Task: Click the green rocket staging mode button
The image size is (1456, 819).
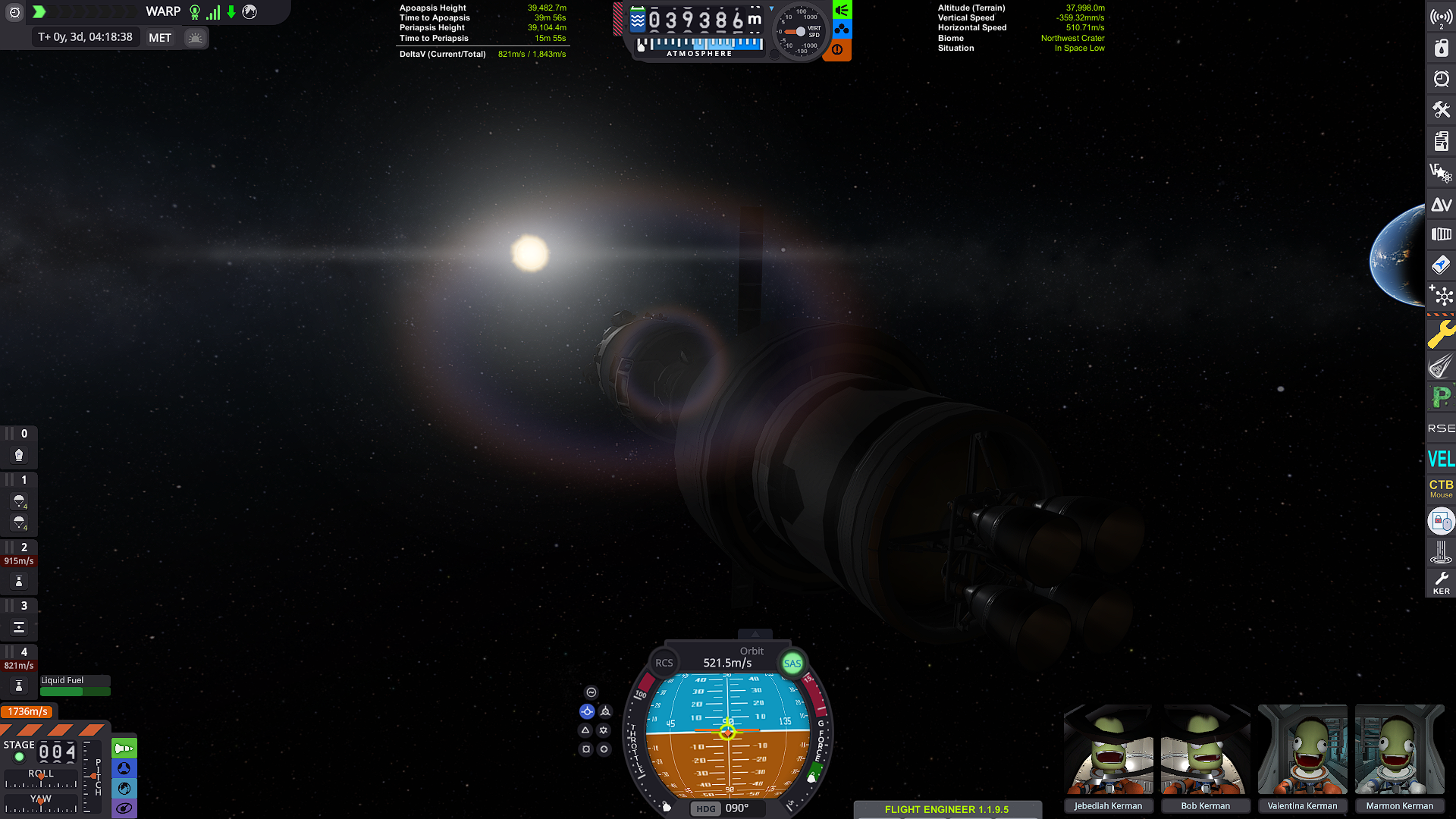Action: click(x=124, y=748)
